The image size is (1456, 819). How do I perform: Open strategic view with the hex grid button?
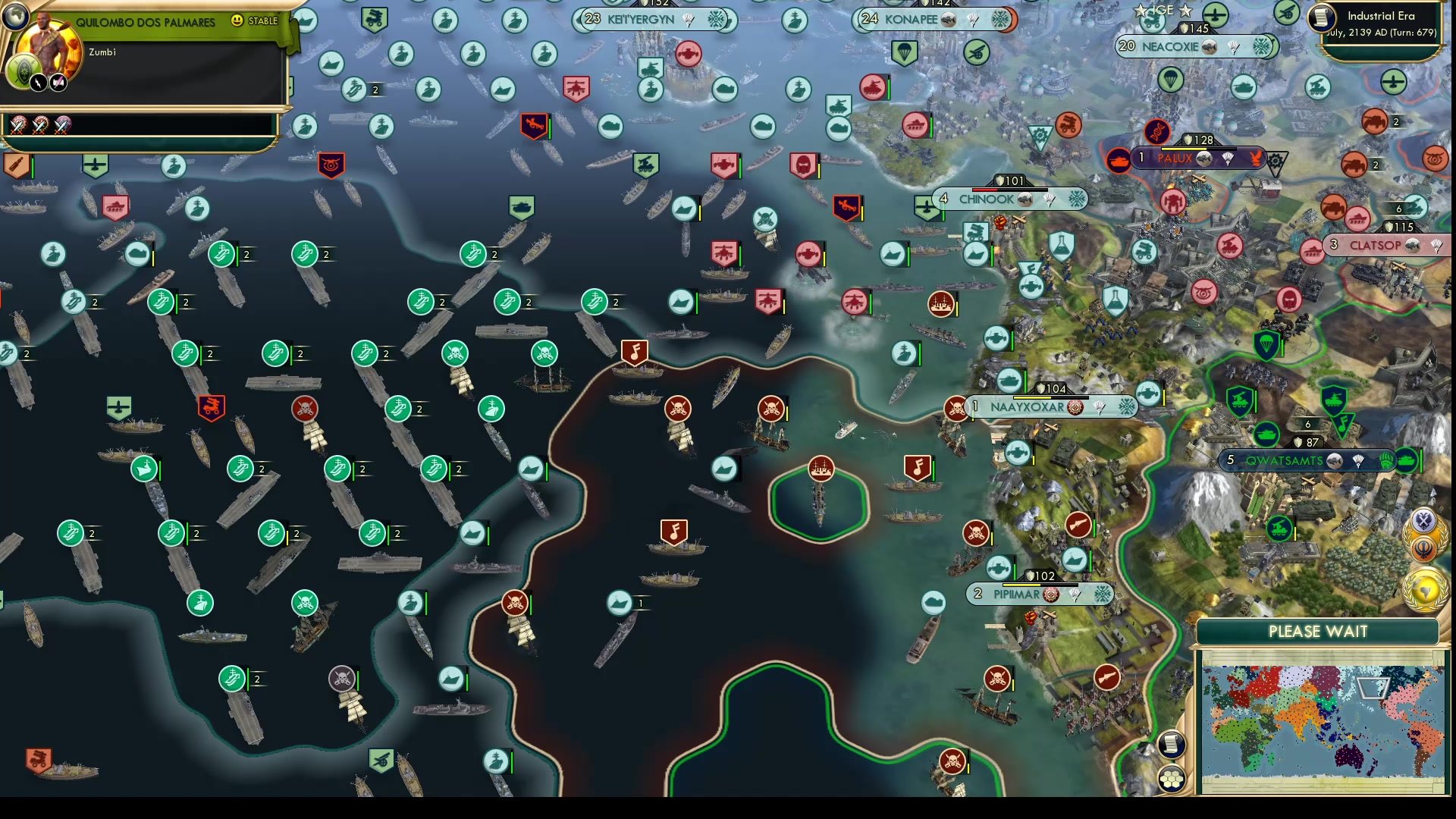click(1172, 778)
